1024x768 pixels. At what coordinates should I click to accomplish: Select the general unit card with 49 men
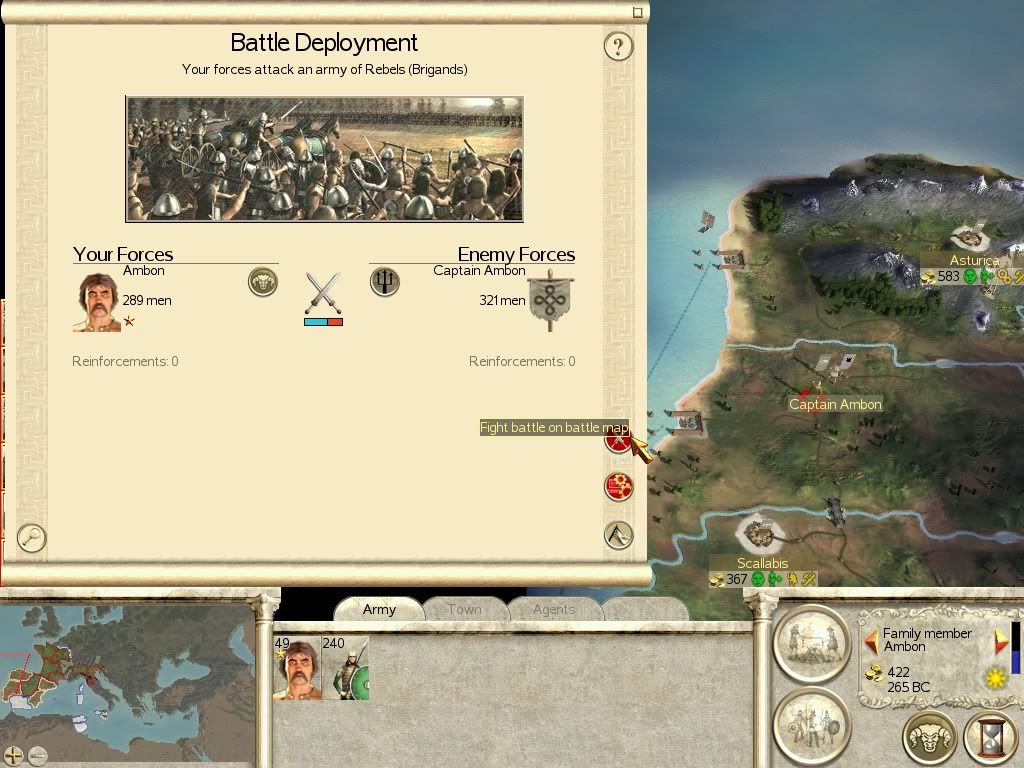point(297,668)
